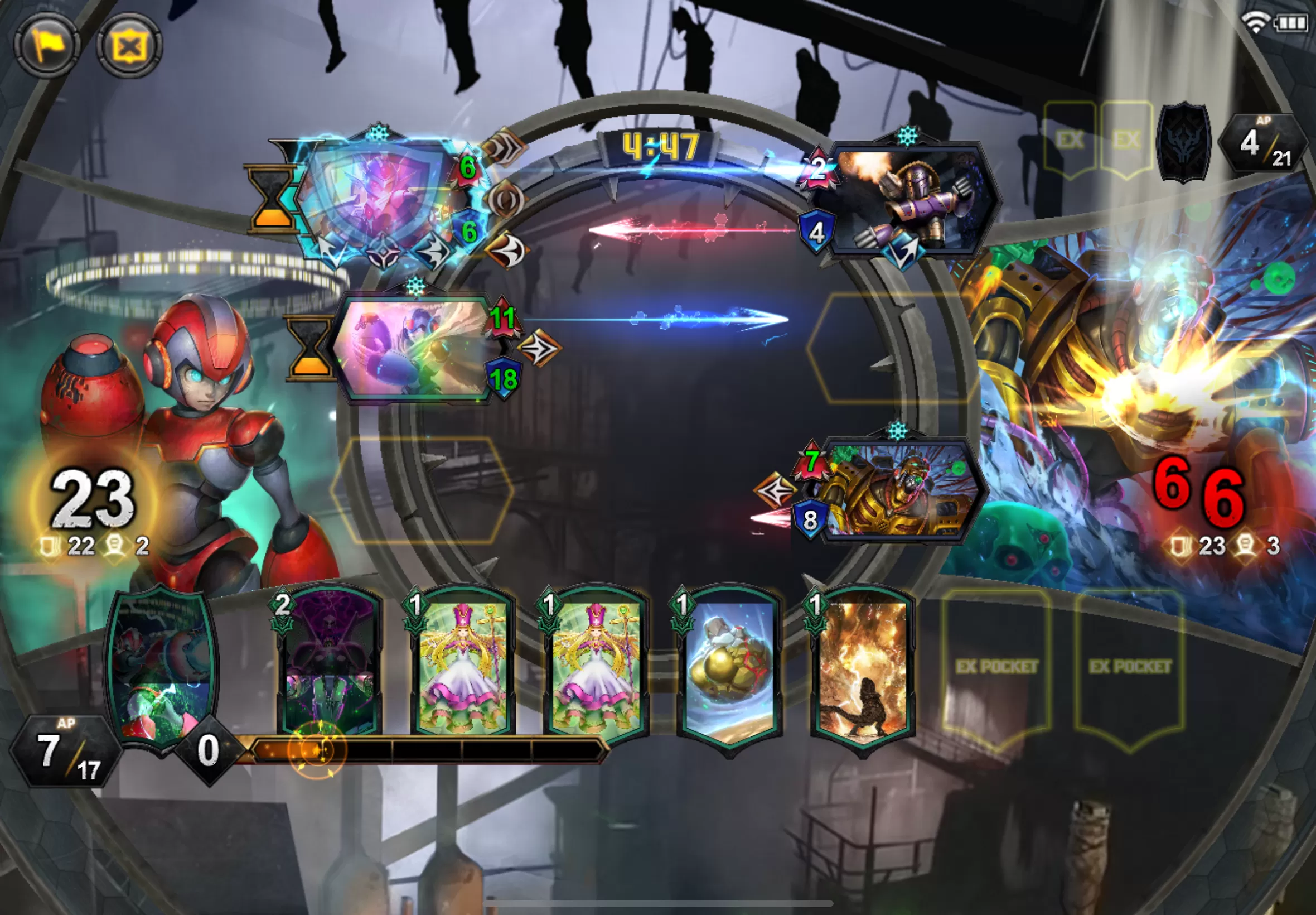Viewport: 1316px width, 915px height.
Task: Tap the yellow flag surrender button
Action: (47, 45)
